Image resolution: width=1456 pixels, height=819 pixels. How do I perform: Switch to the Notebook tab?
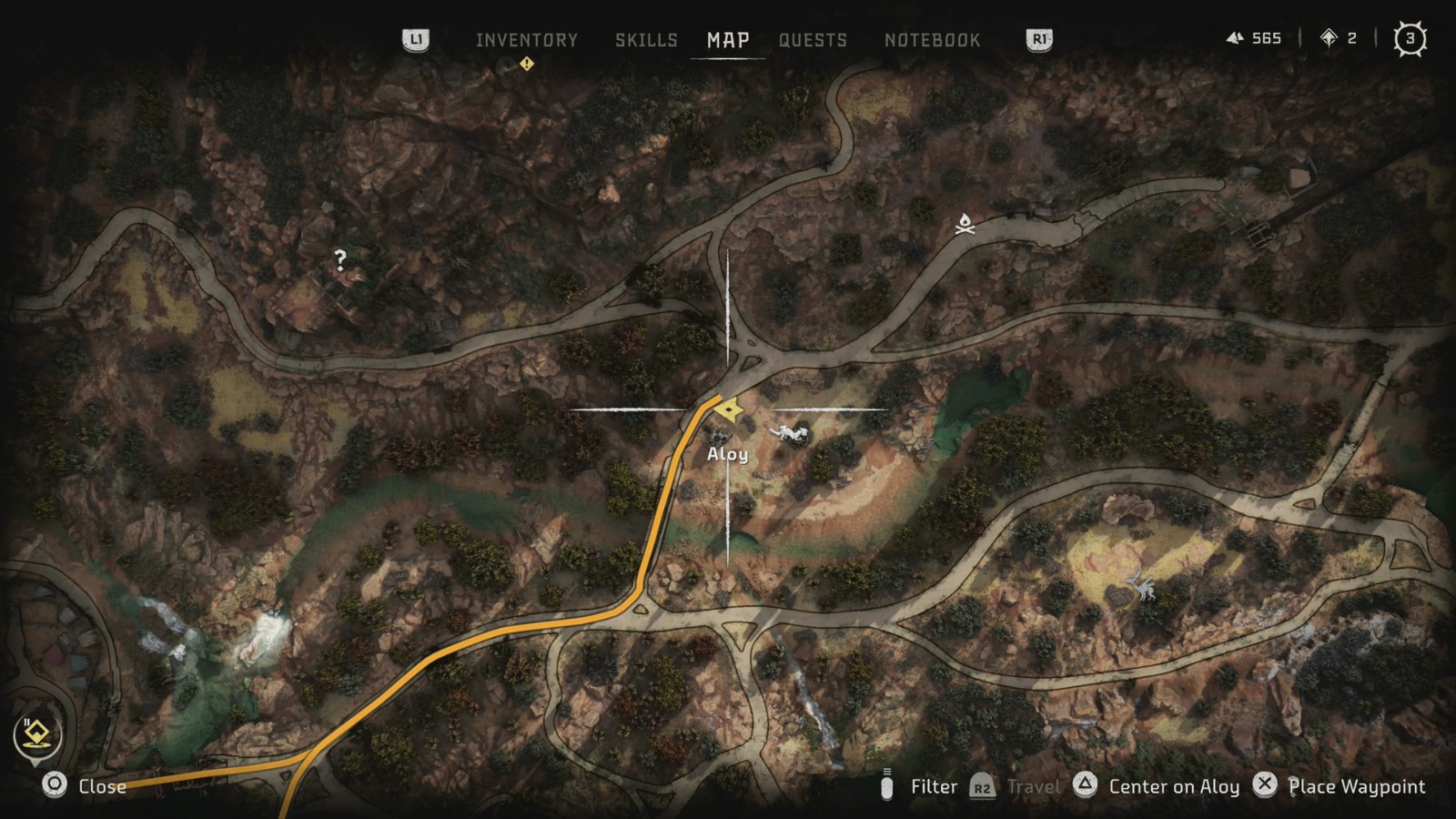pos(932,40)
